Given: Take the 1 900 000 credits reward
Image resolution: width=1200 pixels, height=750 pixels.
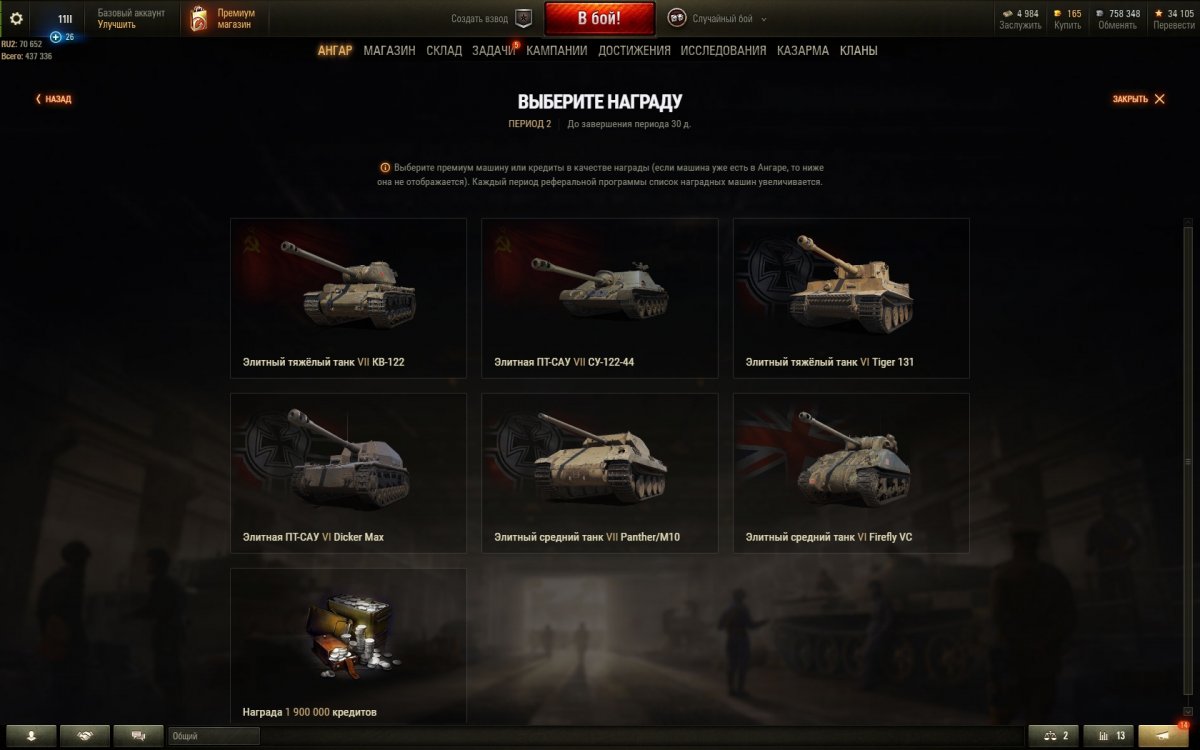Looking at the screenshot, I should tap(348, 646).
